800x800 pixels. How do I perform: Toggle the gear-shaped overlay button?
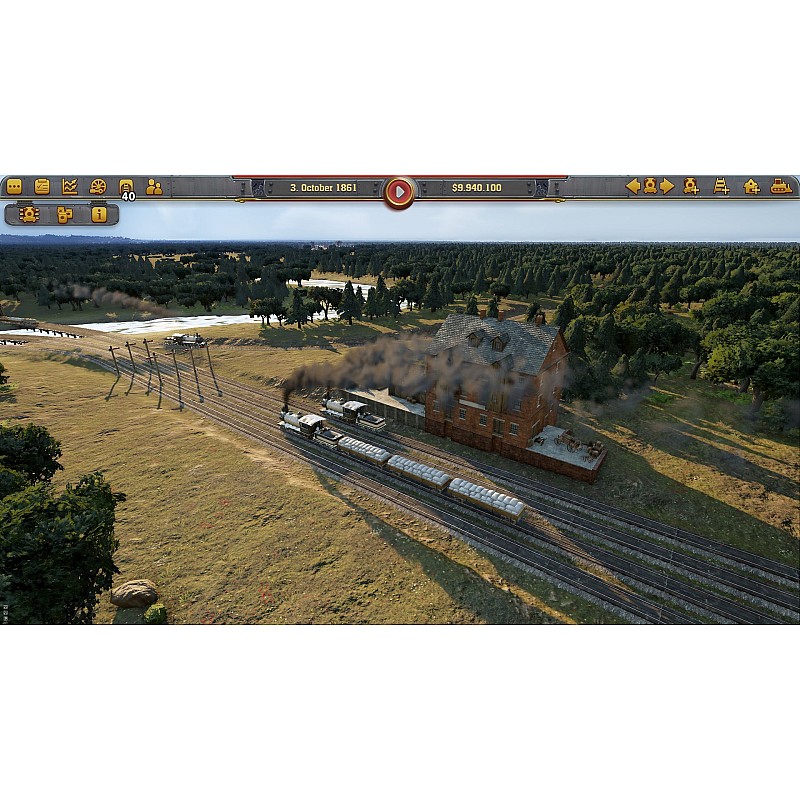(x=29, y=214)
